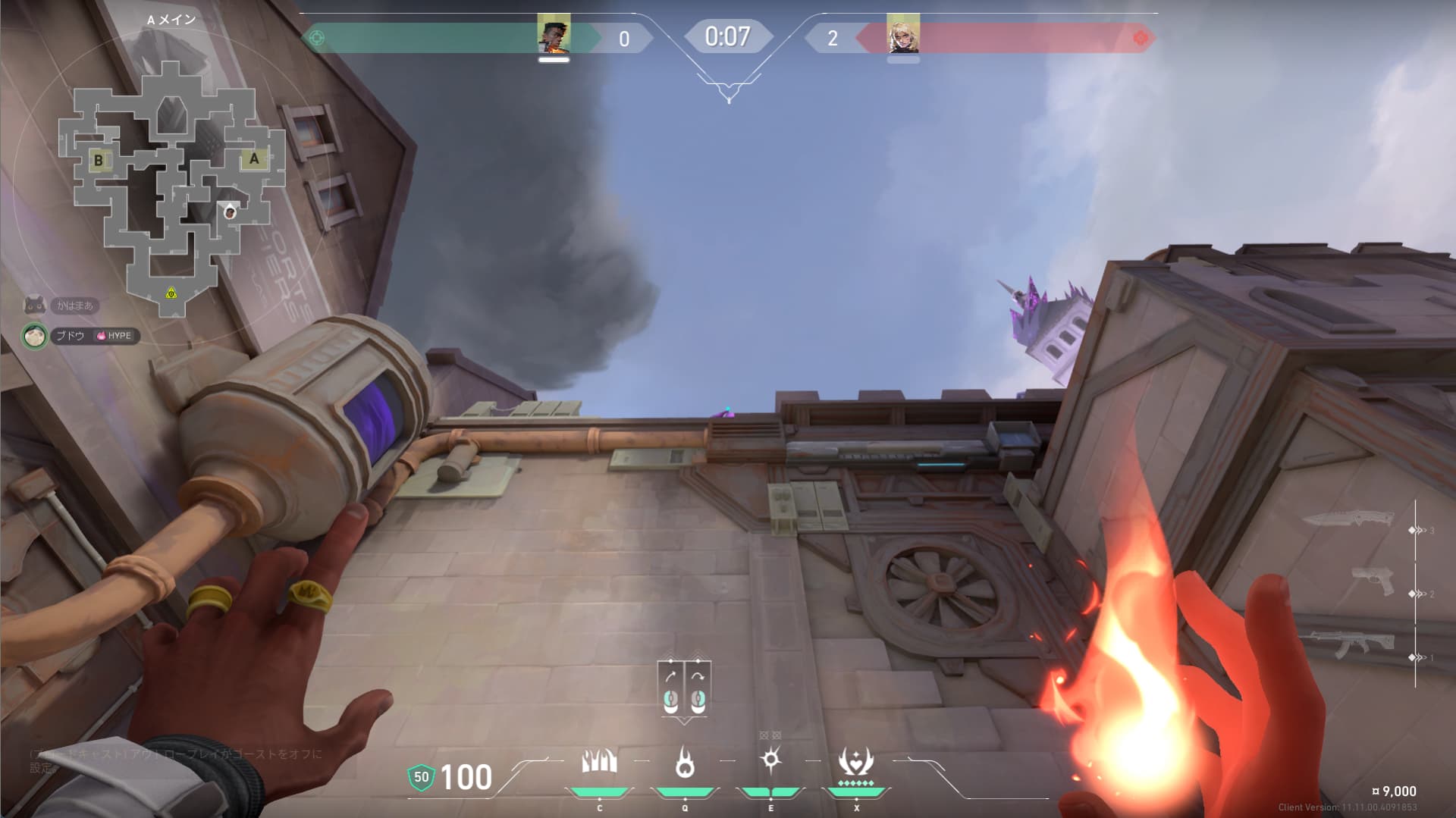Select the yellow spike icon on minimap
Screen dimensions: 1456x818
pos(171,293)
